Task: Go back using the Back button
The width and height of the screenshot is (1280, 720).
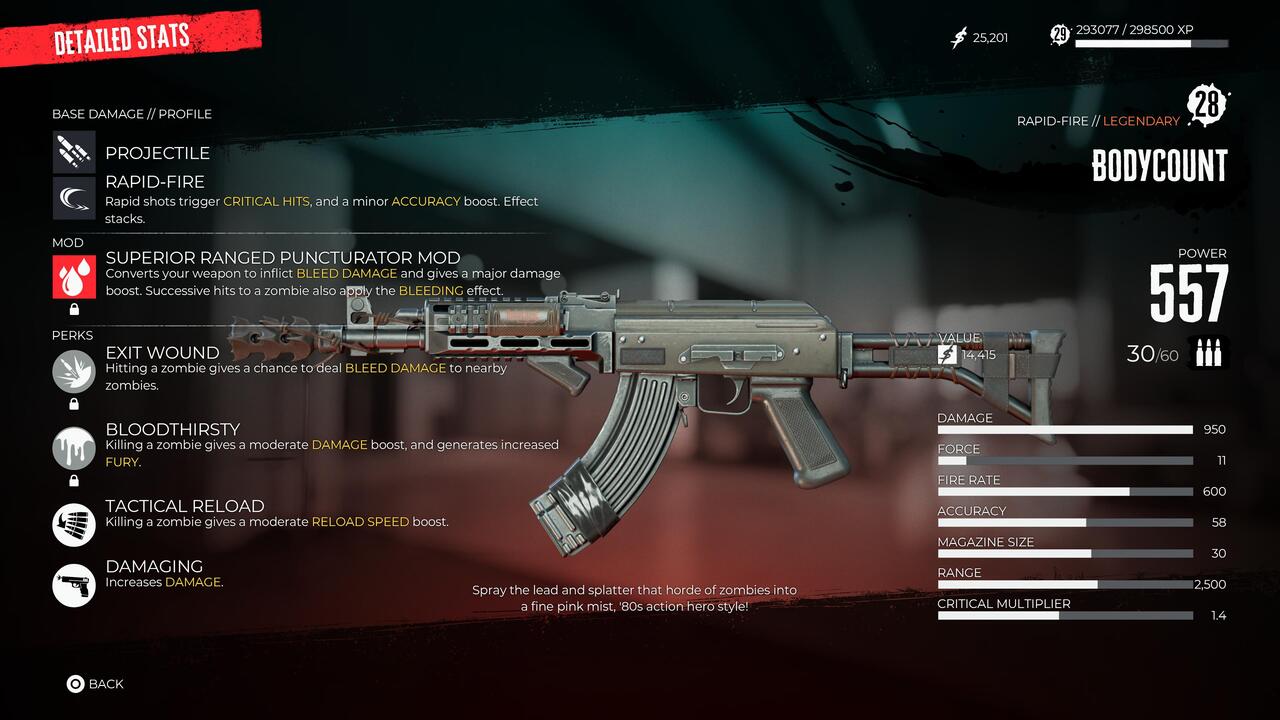Action: (x=95, y=684)
